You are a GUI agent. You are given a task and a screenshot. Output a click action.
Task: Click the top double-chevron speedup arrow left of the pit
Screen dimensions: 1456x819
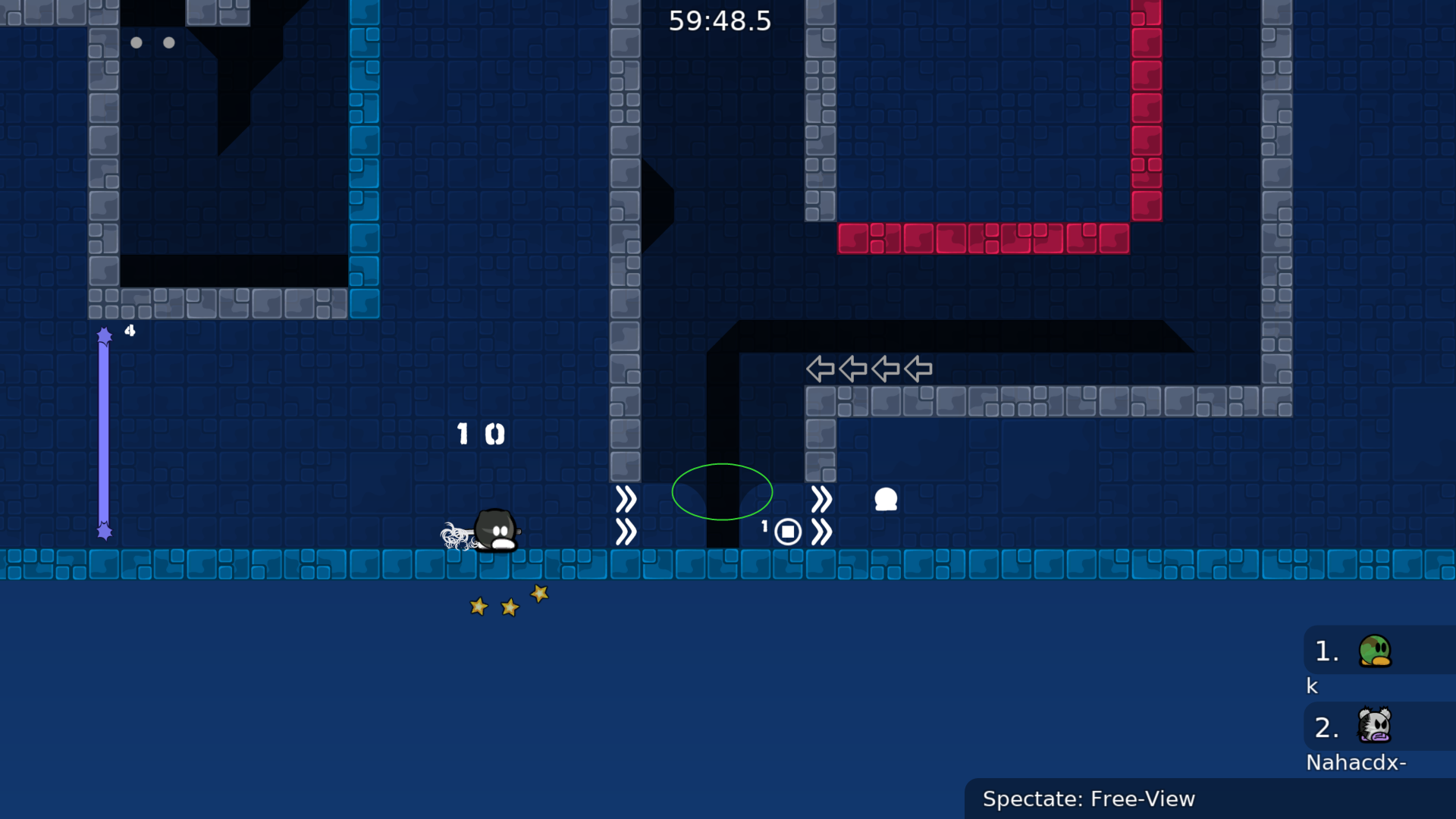[x=626, y=498]
